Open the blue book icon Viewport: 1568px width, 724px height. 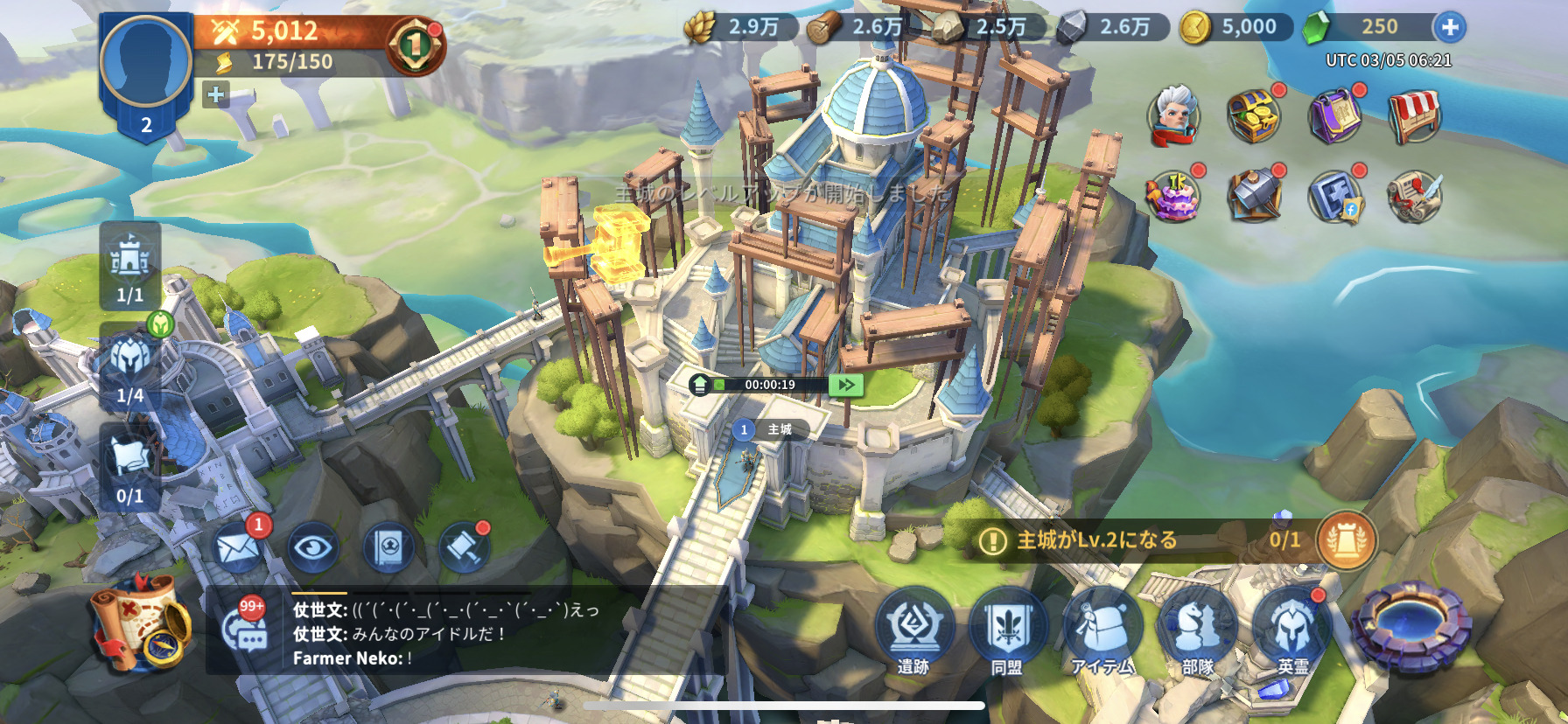pos(388,548)
